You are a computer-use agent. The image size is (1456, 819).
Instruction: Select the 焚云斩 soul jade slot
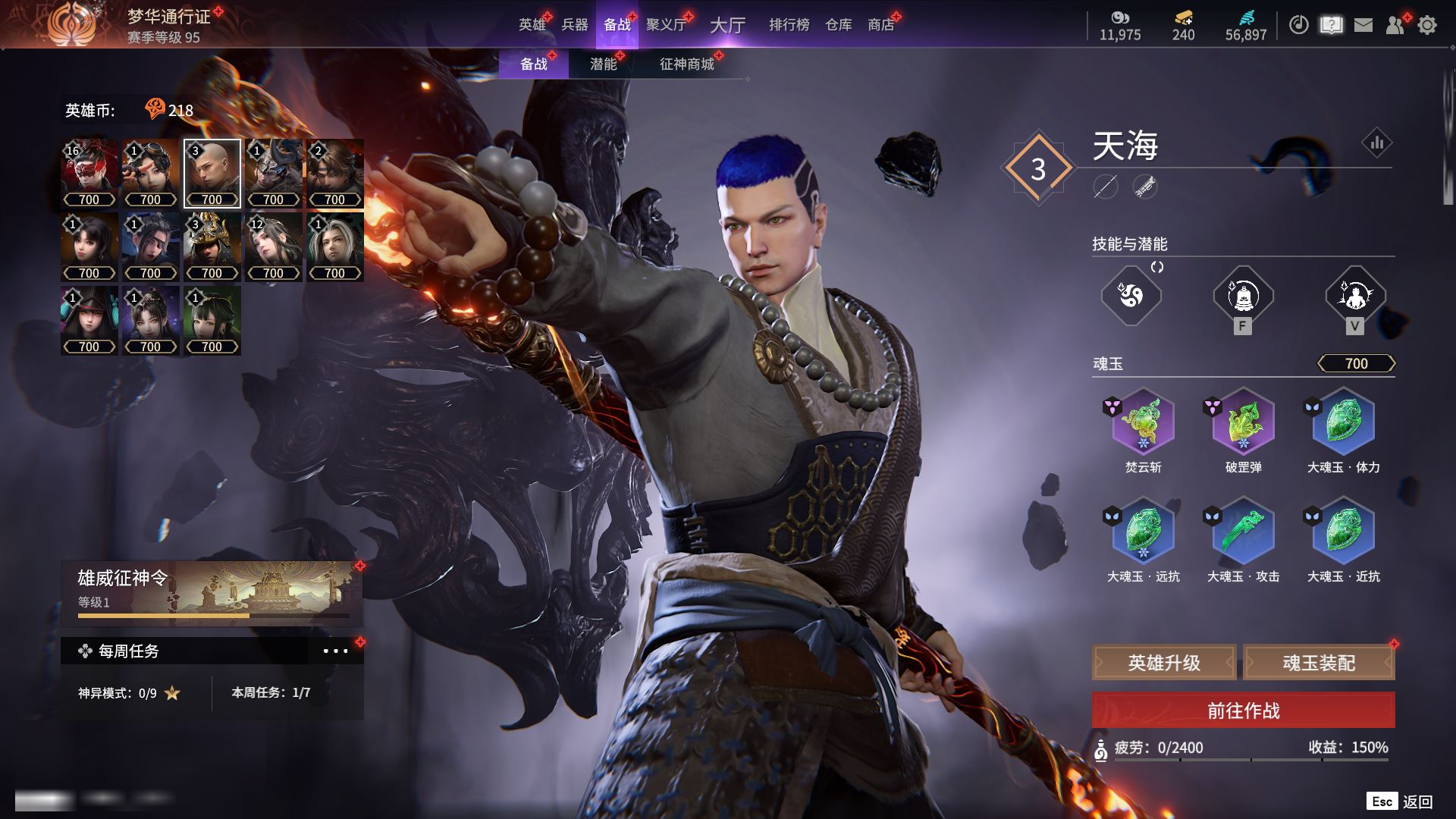pyautogui.click(x=1143, y=422)
